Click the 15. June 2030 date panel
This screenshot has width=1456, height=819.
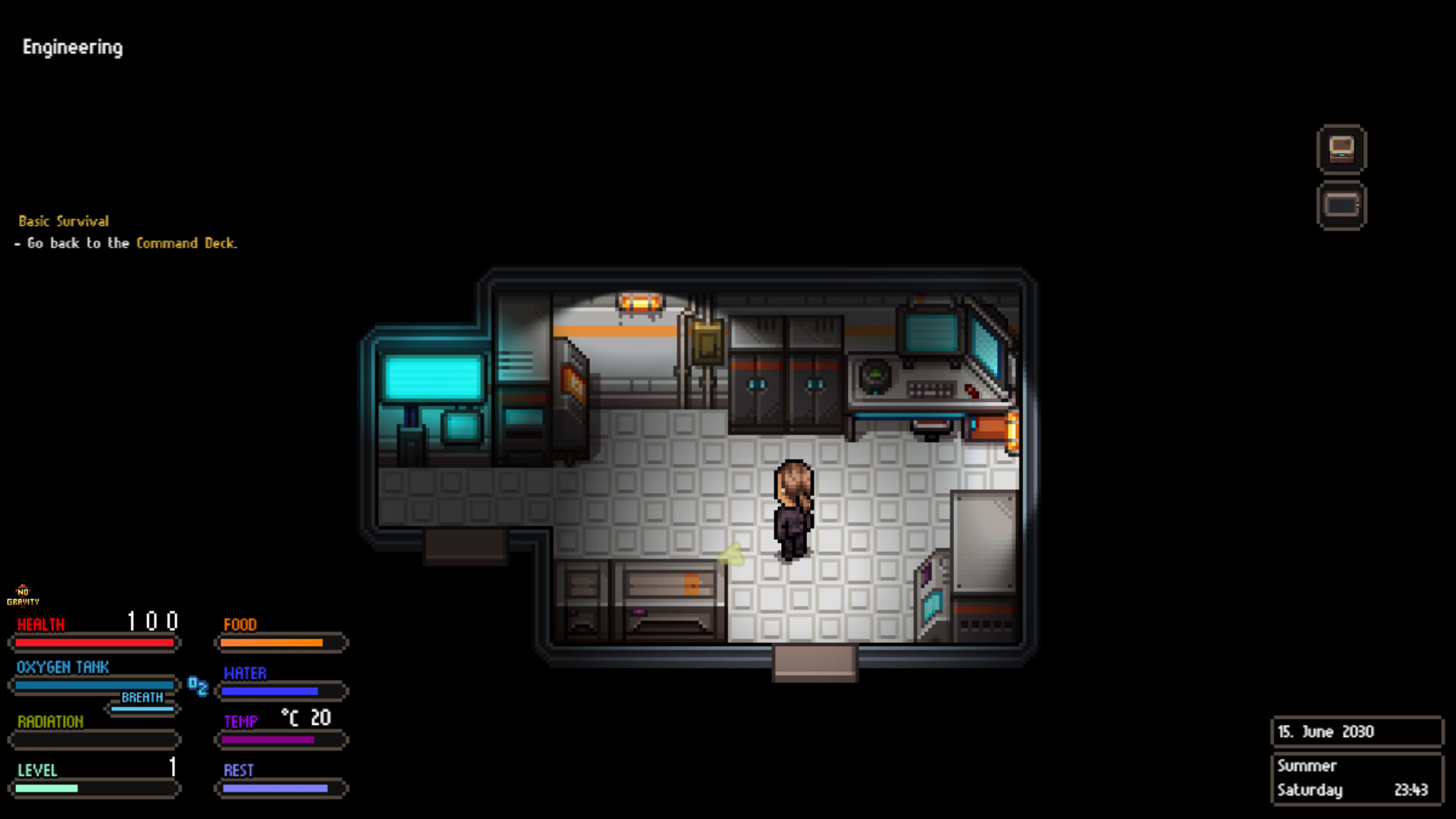point(1357,731)
